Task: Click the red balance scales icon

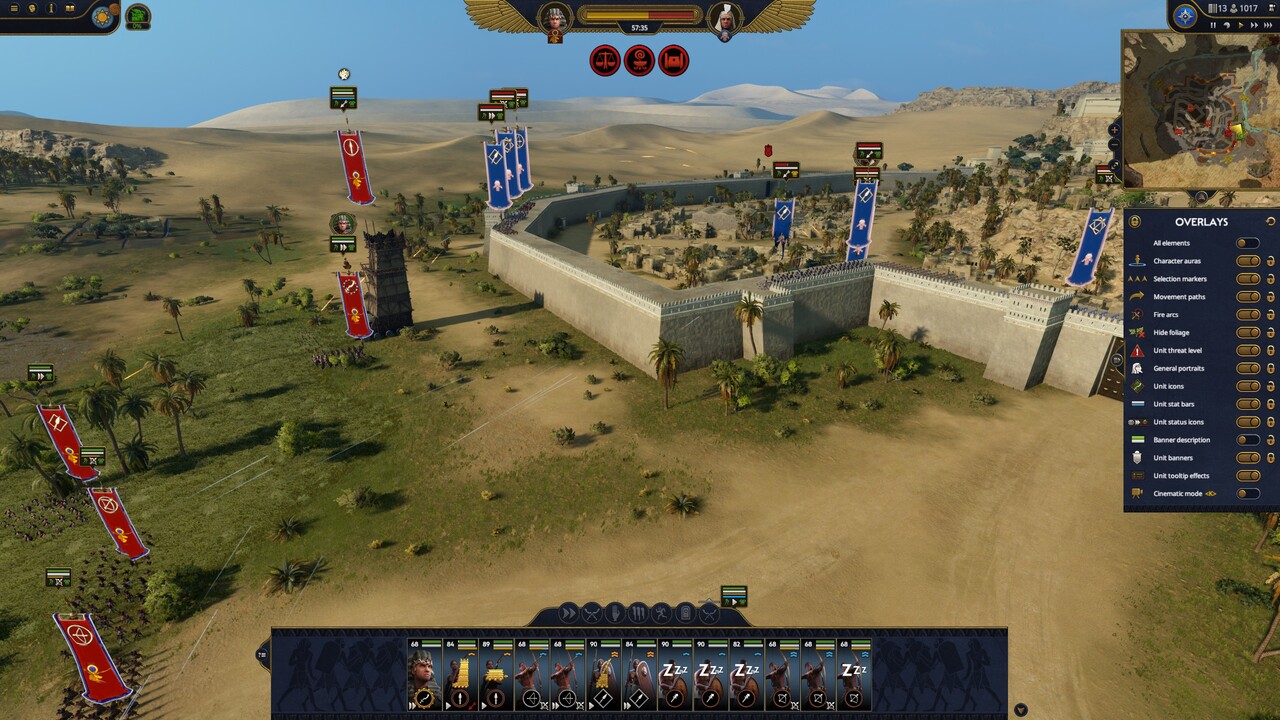Action: (x=605, y=61)
